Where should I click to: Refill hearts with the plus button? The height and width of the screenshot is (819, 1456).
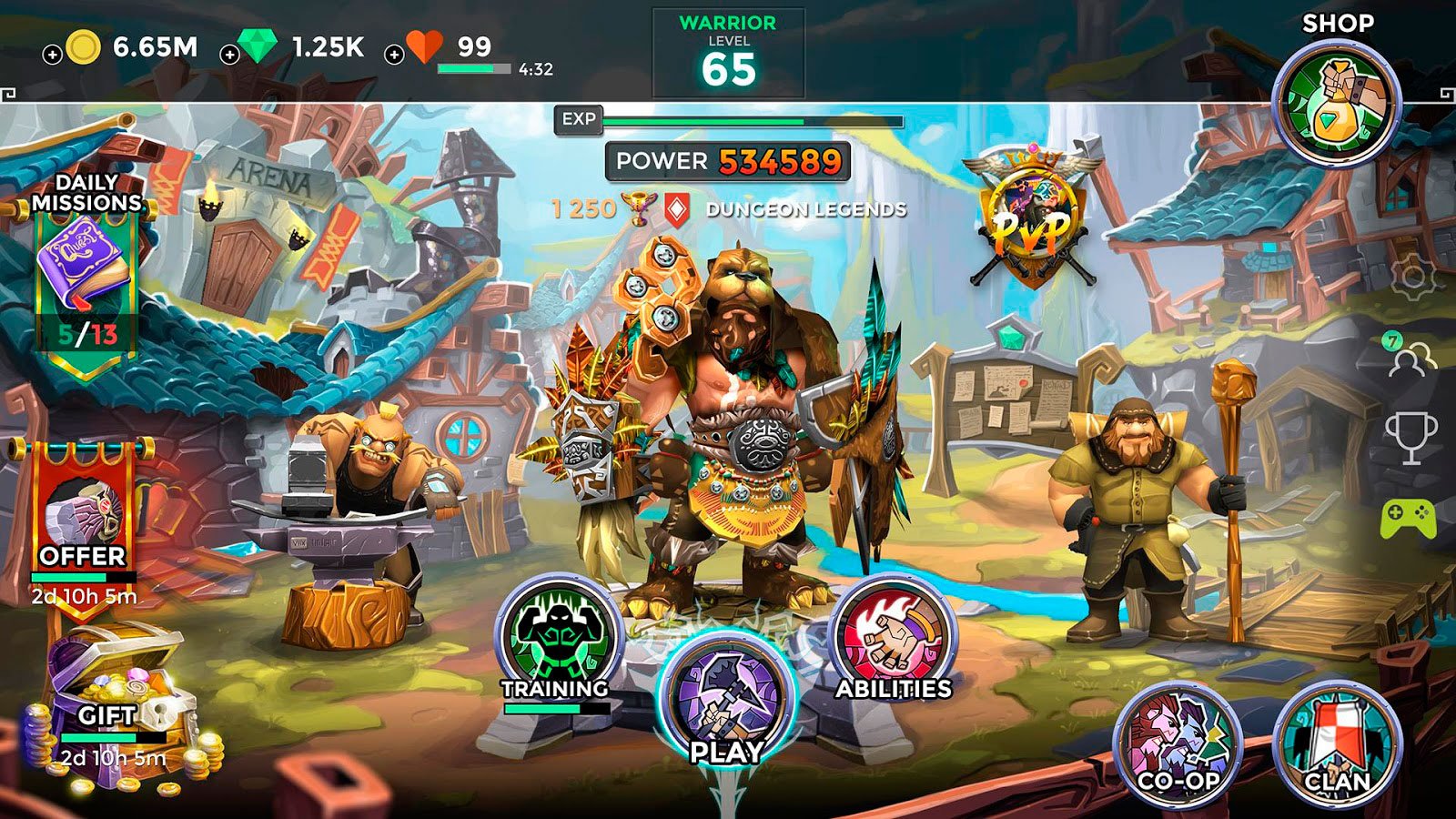394,55
